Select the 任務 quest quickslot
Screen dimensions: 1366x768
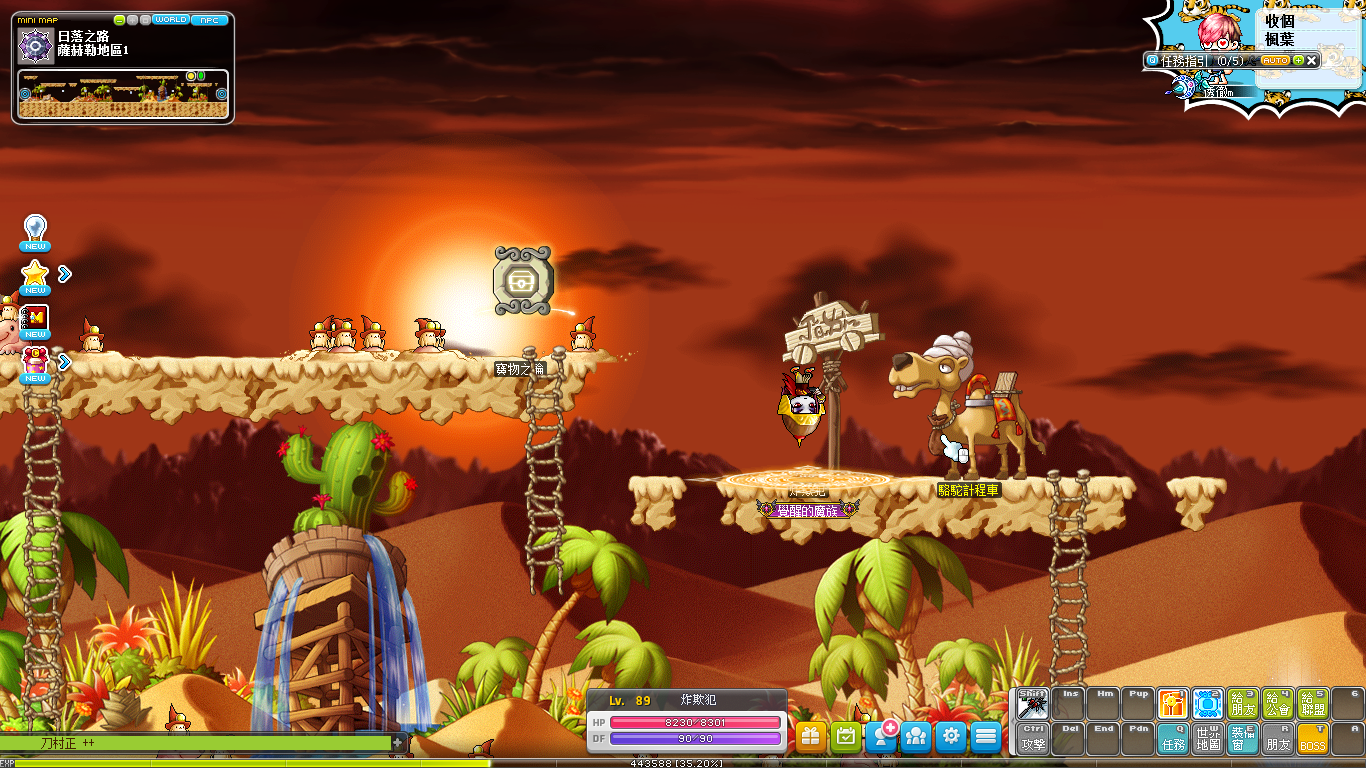[1173, 739]
